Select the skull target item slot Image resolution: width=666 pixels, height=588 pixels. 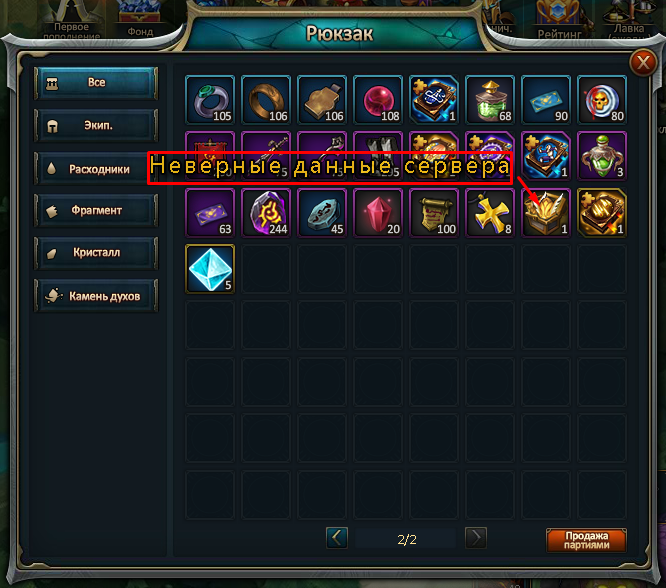602,100
